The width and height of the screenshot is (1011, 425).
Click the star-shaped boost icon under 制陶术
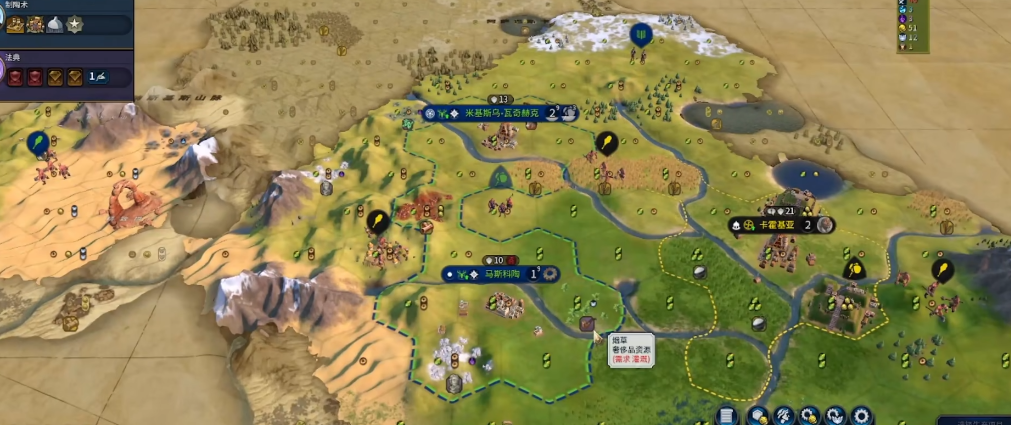pos(74,25)
